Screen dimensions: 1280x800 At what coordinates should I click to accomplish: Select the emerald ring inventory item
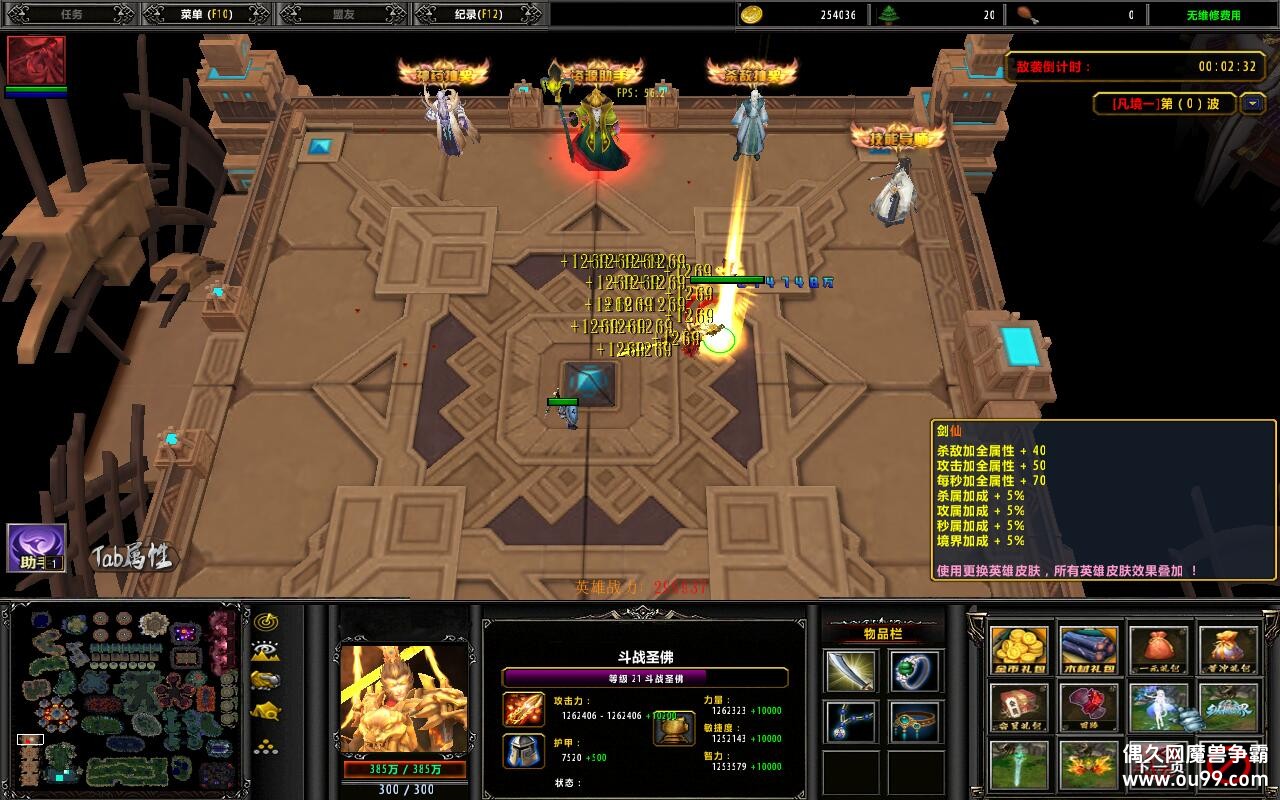[915, 671]
